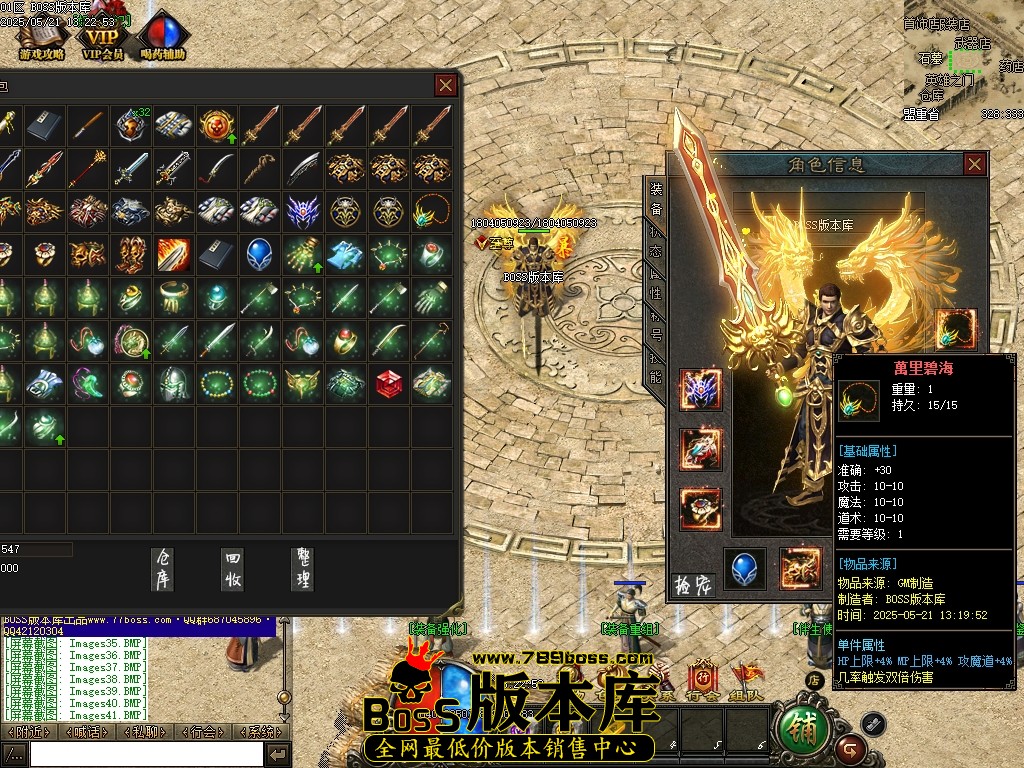
Task: Focus the chat text input box
Action: point(146,754)
